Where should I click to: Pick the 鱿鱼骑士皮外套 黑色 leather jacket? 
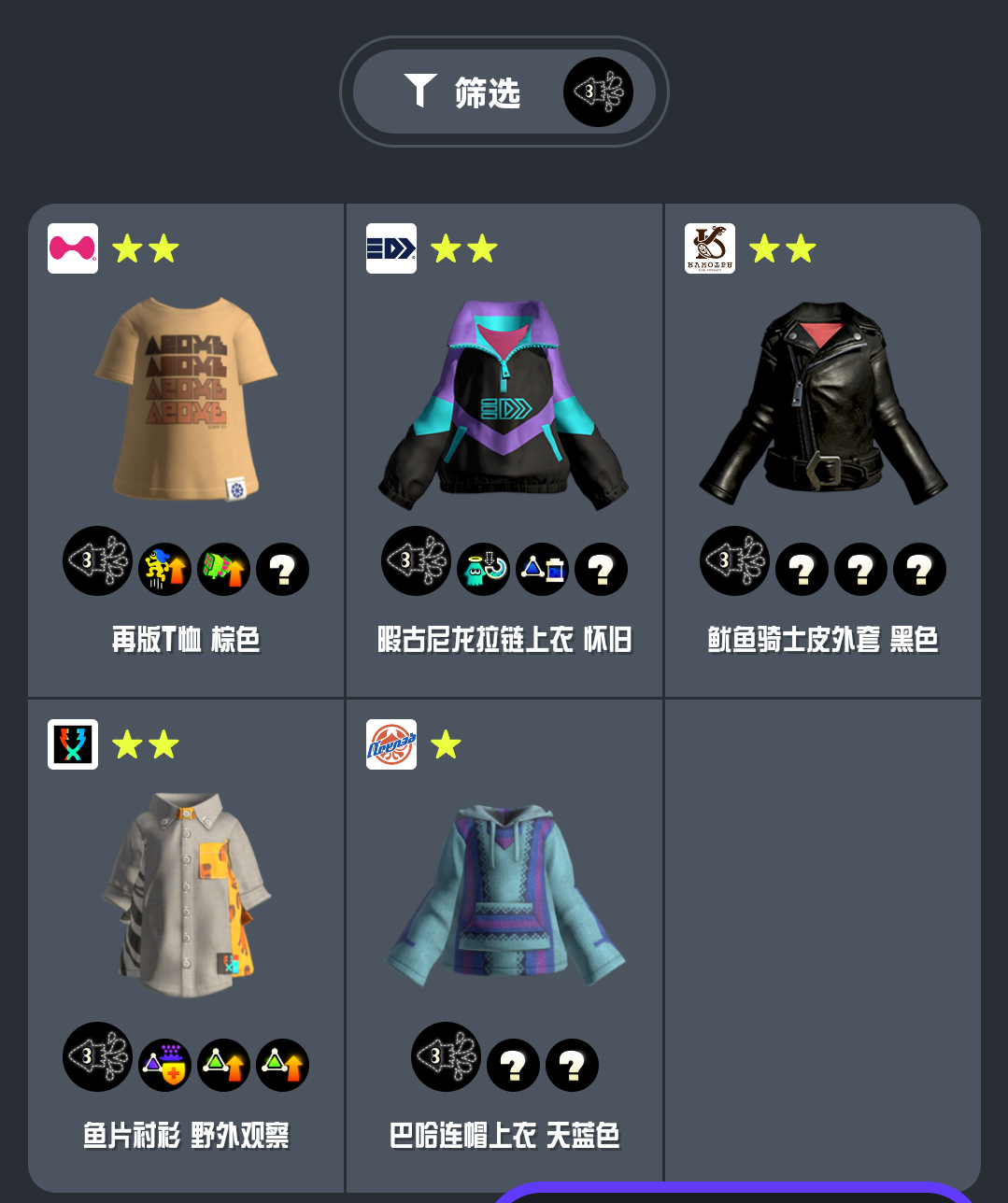click(822, 403)
